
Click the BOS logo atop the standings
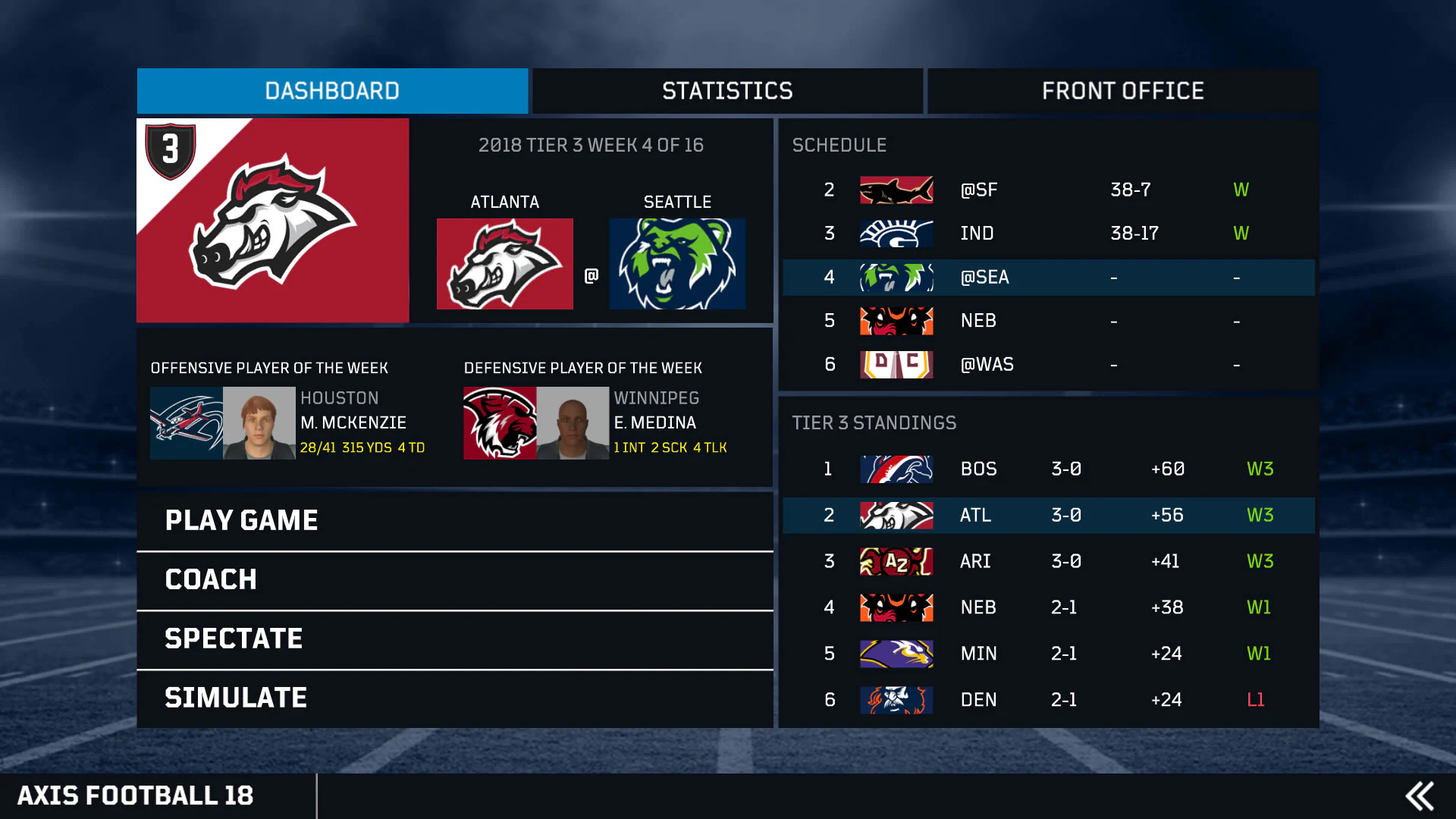(896, 469)
